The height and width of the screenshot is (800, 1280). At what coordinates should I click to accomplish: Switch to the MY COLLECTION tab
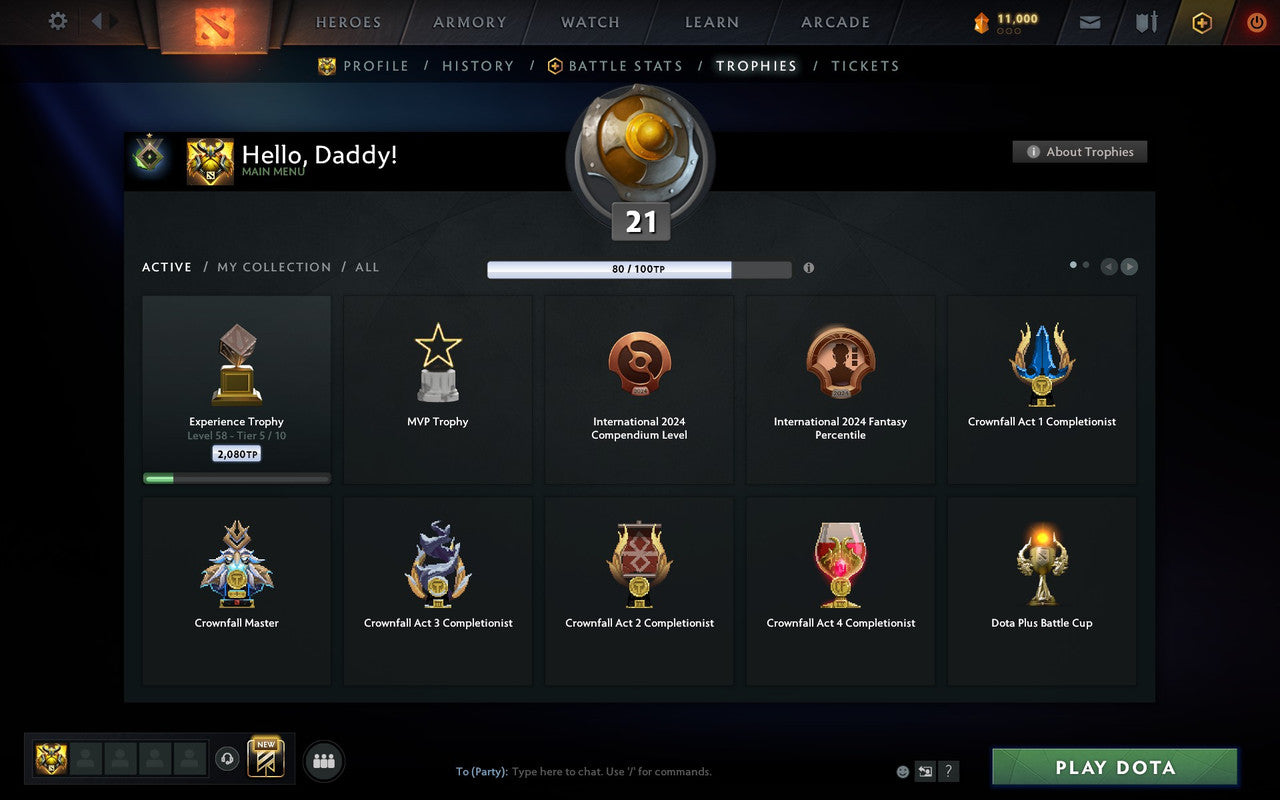(x=274, y=267)
